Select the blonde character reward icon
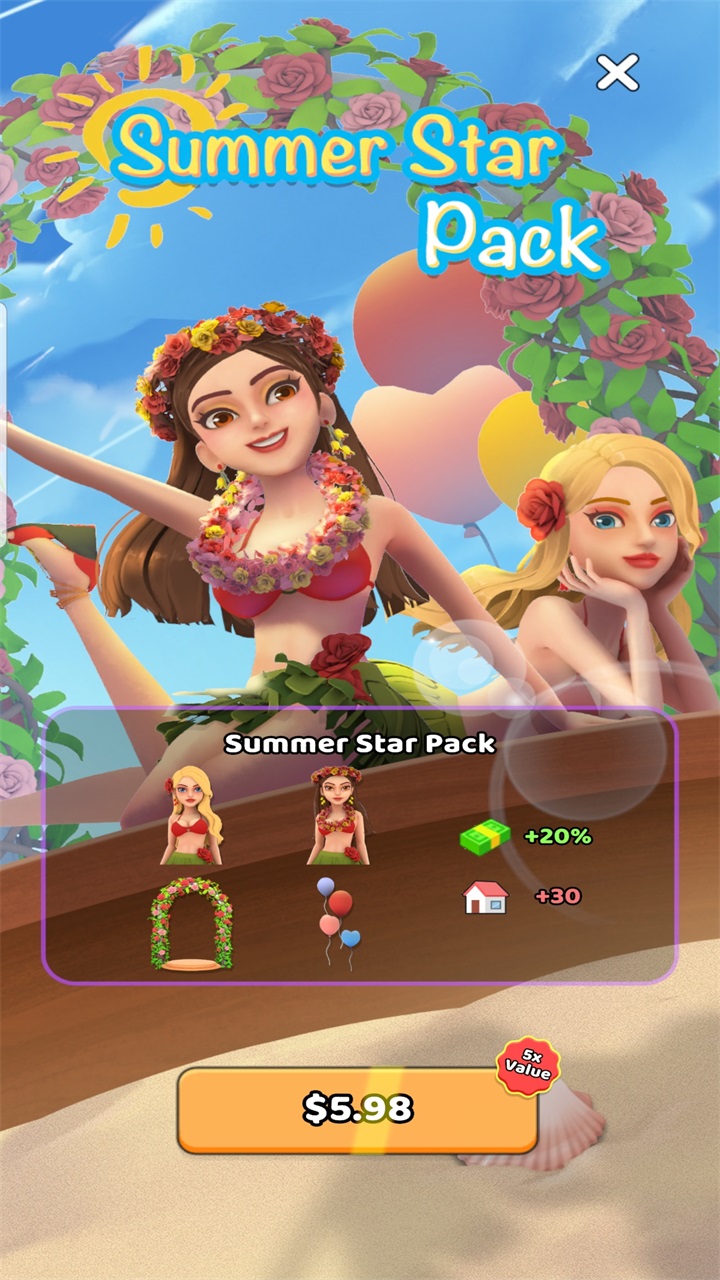This screenshot has height=1280, width=720. (192, 816)
